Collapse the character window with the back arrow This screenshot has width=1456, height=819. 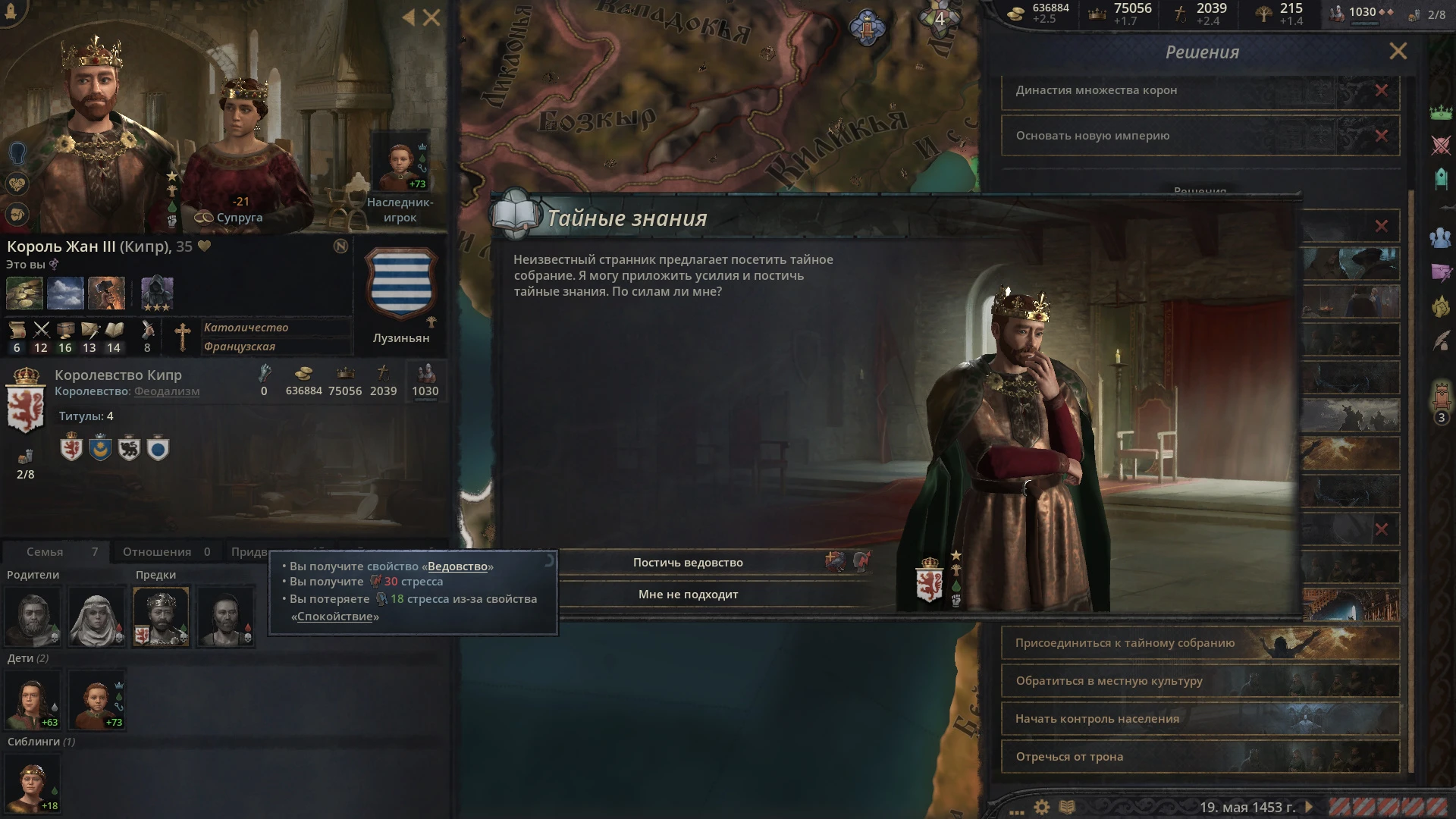pyautogui.click(x=410, y=17)
